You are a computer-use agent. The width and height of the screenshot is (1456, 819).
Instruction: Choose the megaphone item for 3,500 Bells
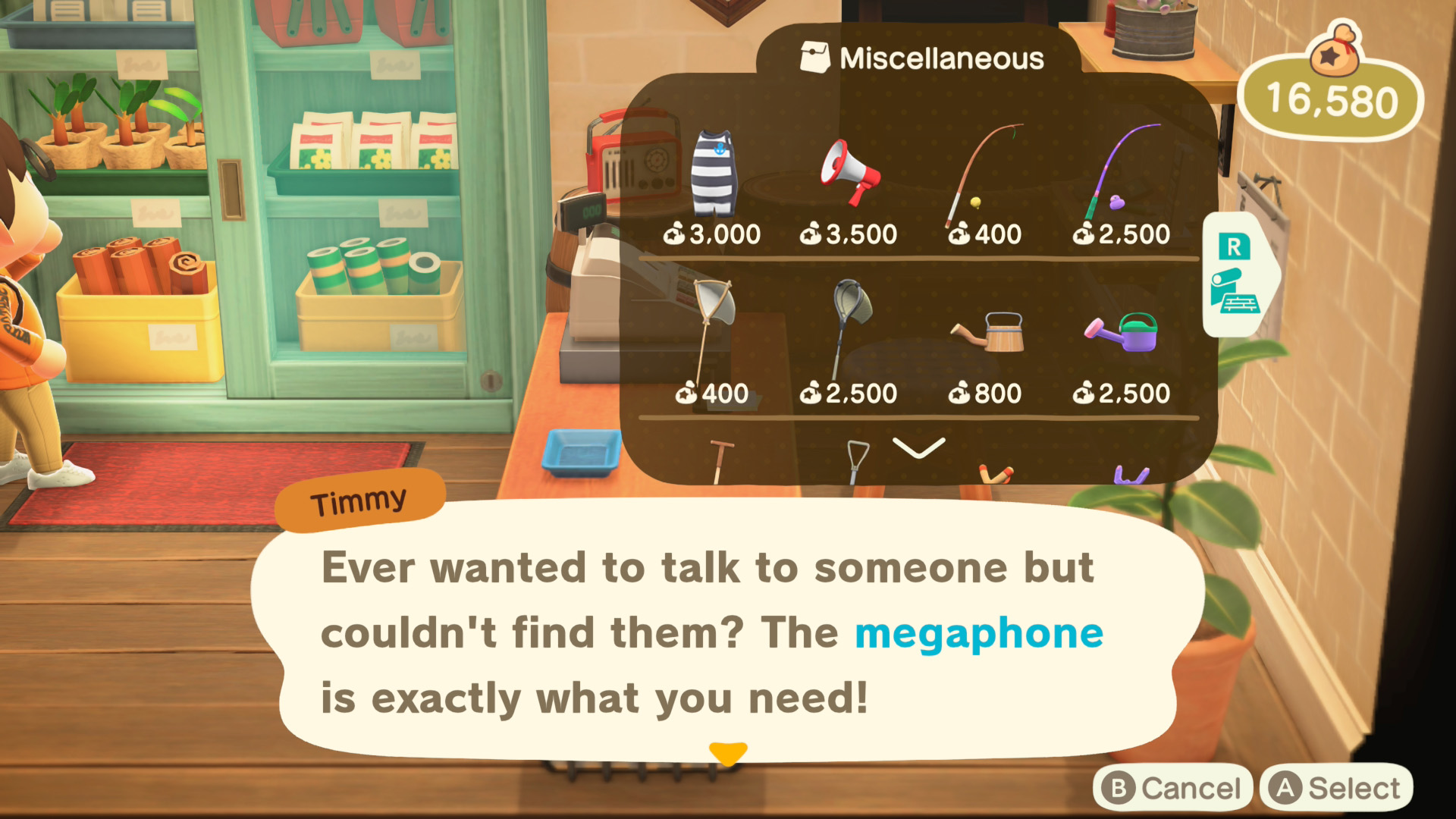tap(849, 173)
